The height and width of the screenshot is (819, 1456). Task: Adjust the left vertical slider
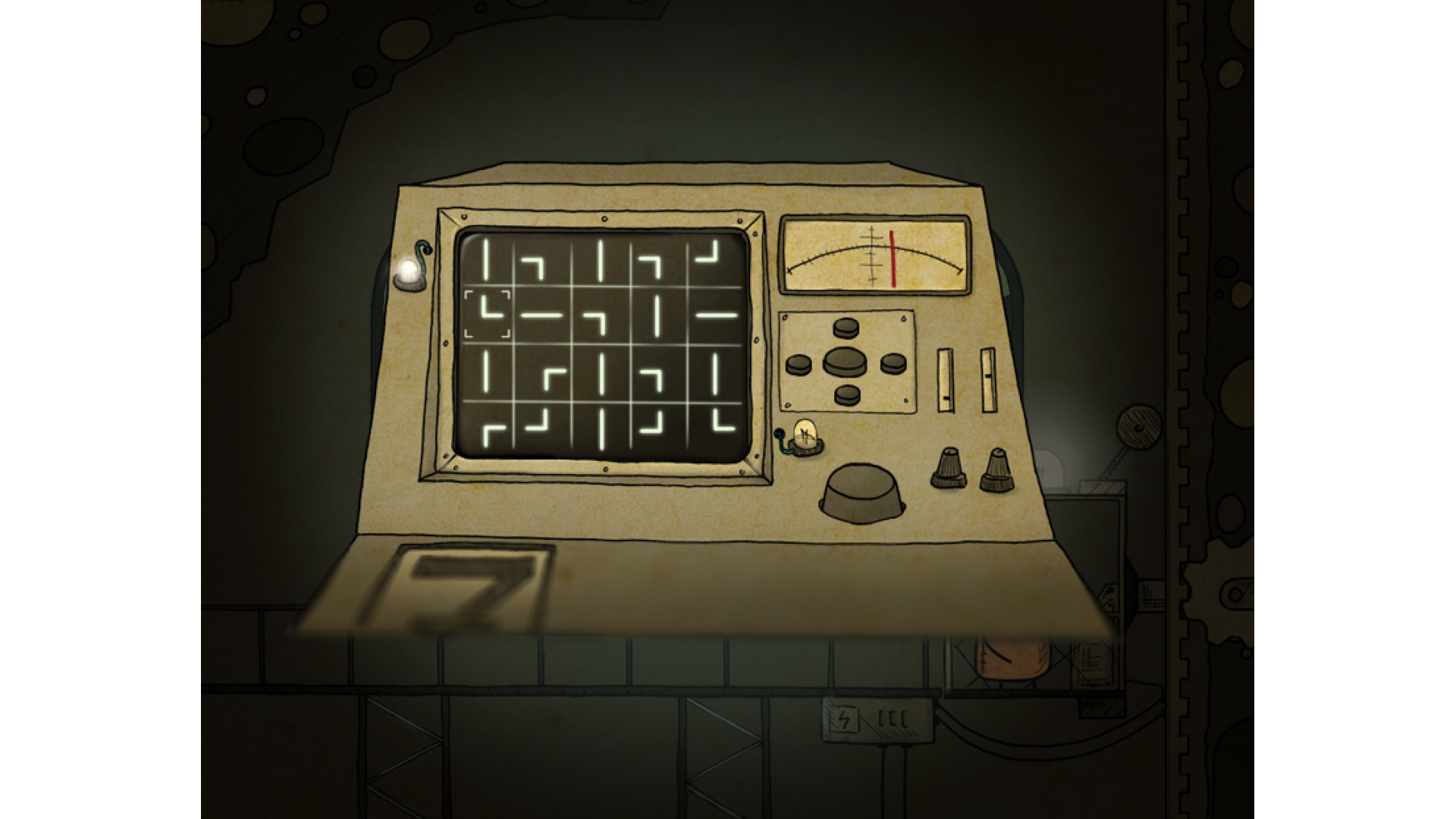(x=945, y=380)
